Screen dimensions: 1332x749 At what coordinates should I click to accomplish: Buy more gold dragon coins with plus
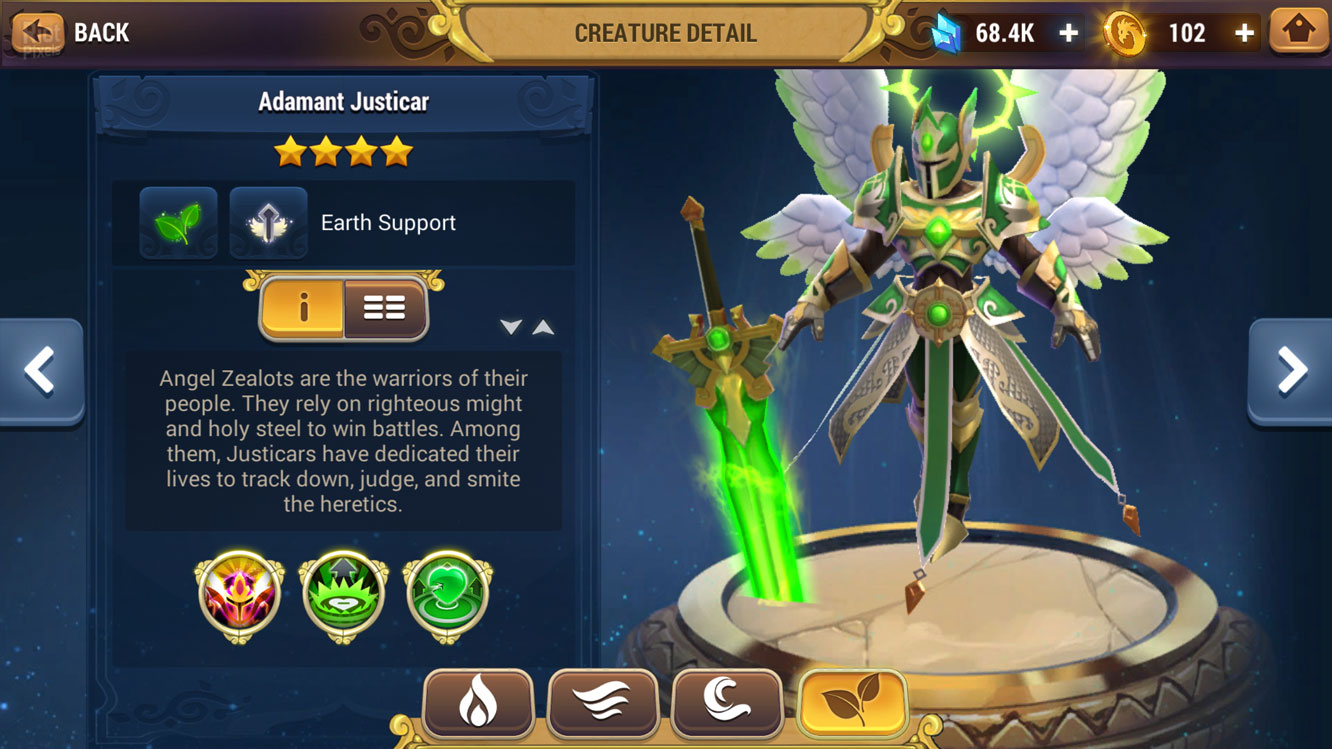click(1244, 33)
